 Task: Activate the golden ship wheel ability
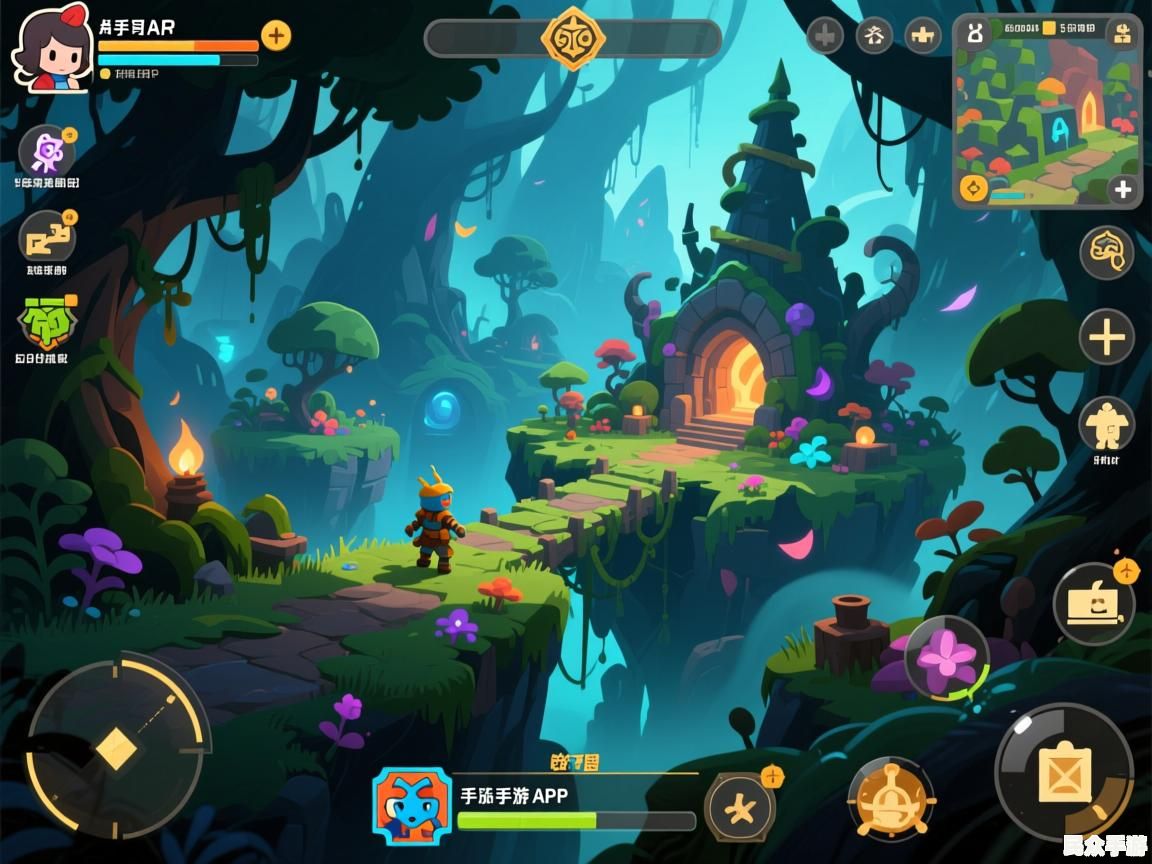(x=890, y=797)
